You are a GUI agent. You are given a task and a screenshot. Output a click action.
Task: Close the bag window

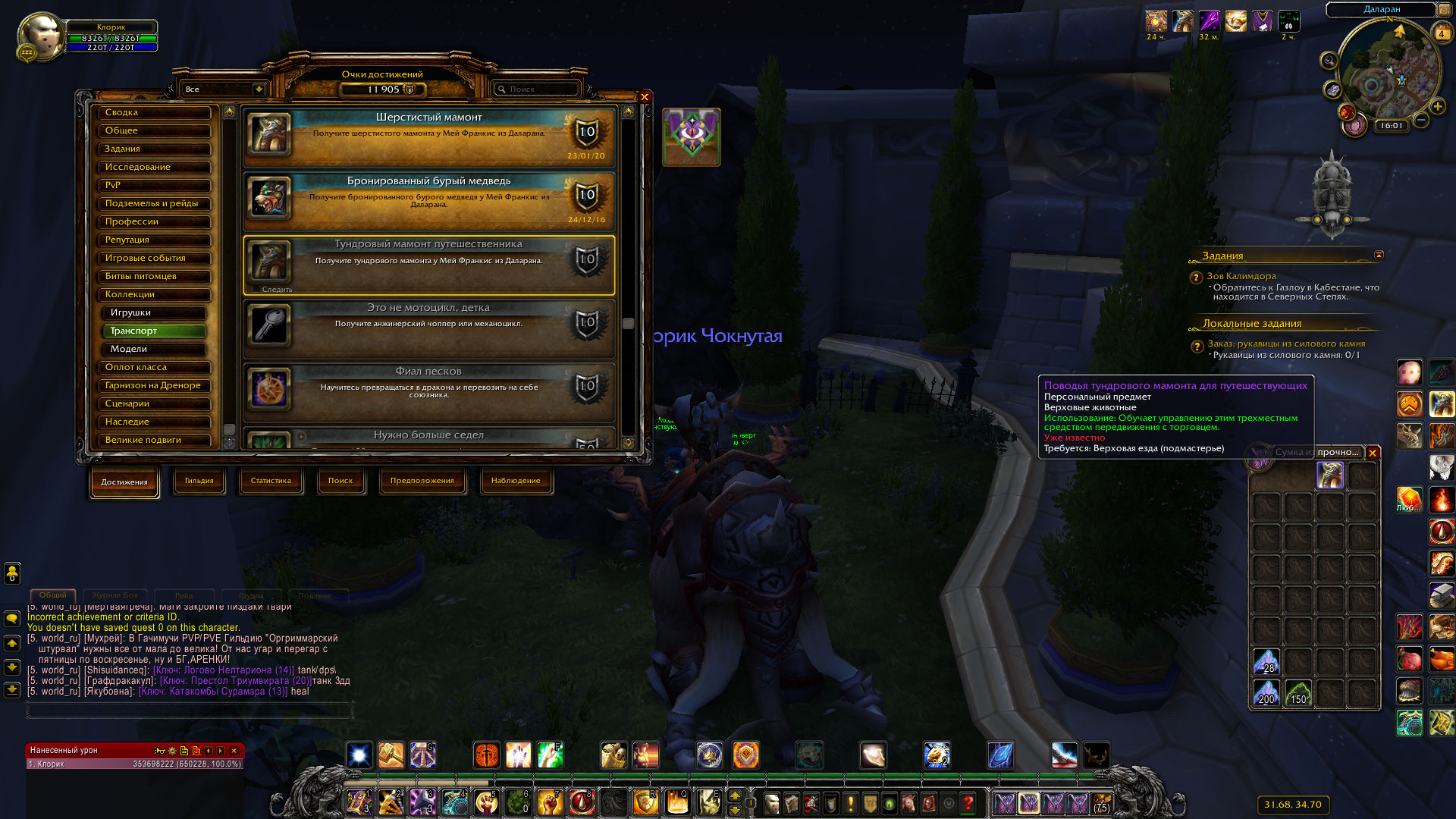pyautogui.click(x=1372, y=453)
